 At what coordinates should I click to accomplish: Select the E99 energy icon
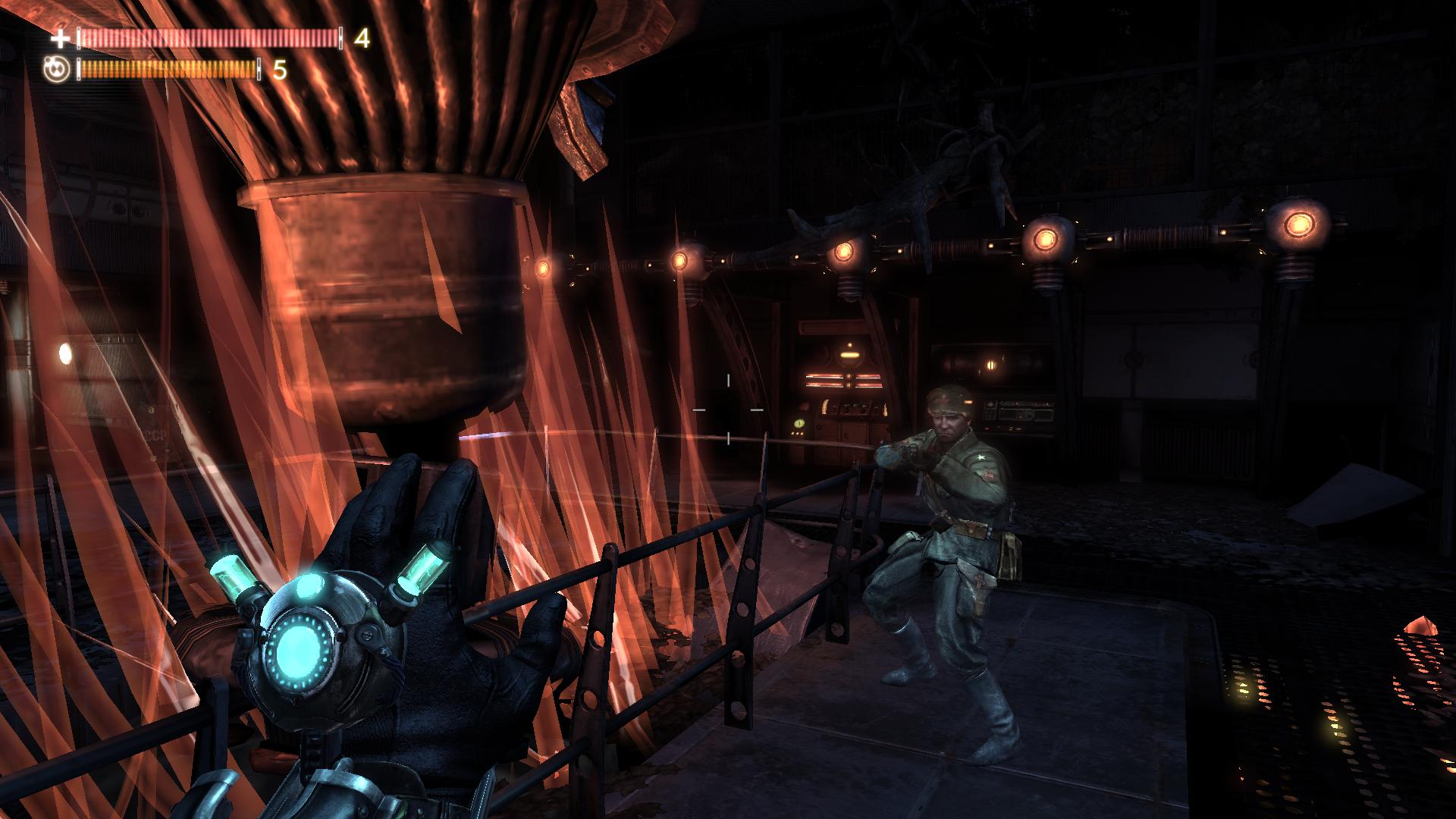click(57, 70)
